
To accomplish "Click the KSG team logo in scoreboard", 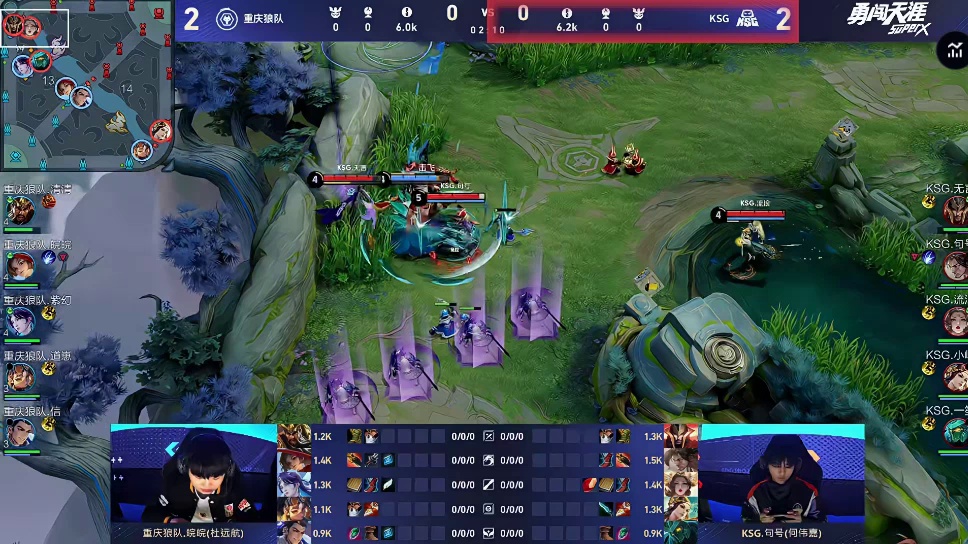I will pos(746,19).
